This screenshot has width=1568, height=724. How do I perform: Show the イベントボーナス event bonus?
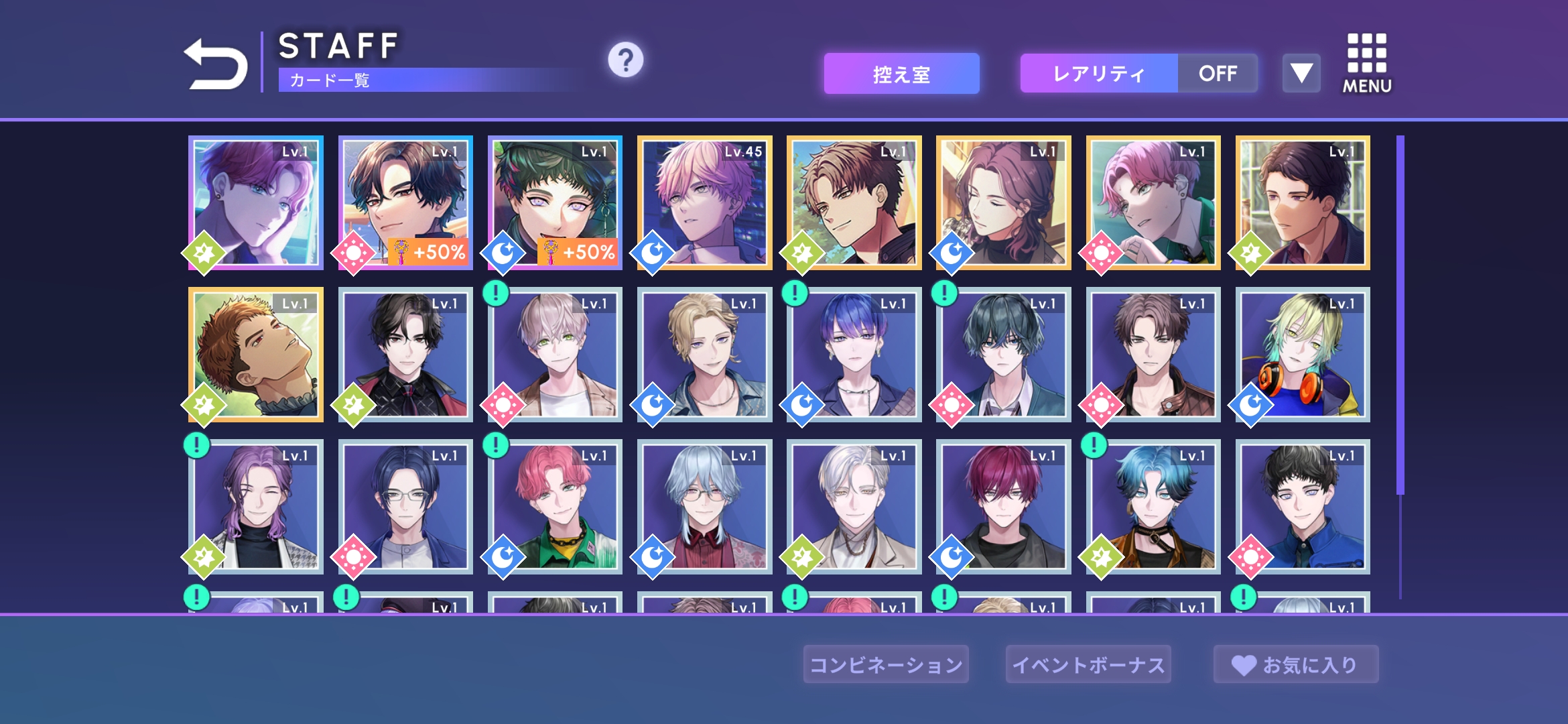tap(1088, 664)
